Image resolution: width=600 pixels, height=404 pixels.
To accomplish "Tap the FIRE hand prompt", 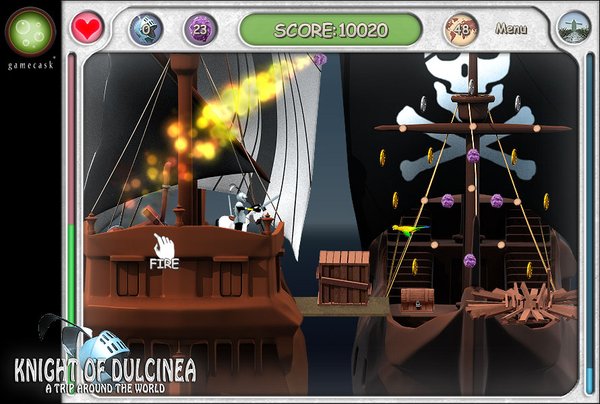I will click(x=163, y=248).
